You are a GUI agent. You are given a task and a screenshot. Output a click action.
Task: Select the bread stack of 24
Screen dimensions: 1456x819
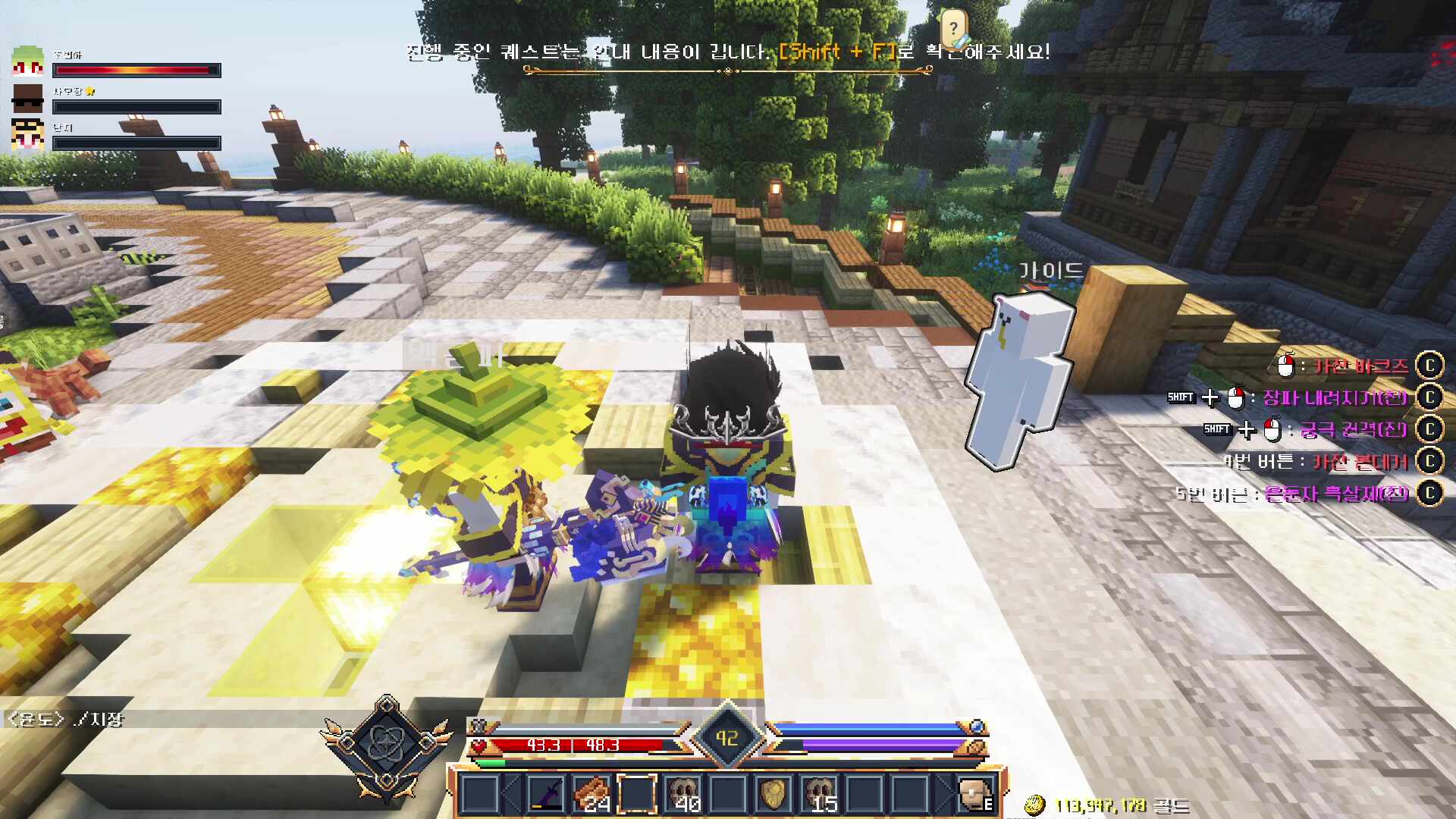tap(593, 793)
